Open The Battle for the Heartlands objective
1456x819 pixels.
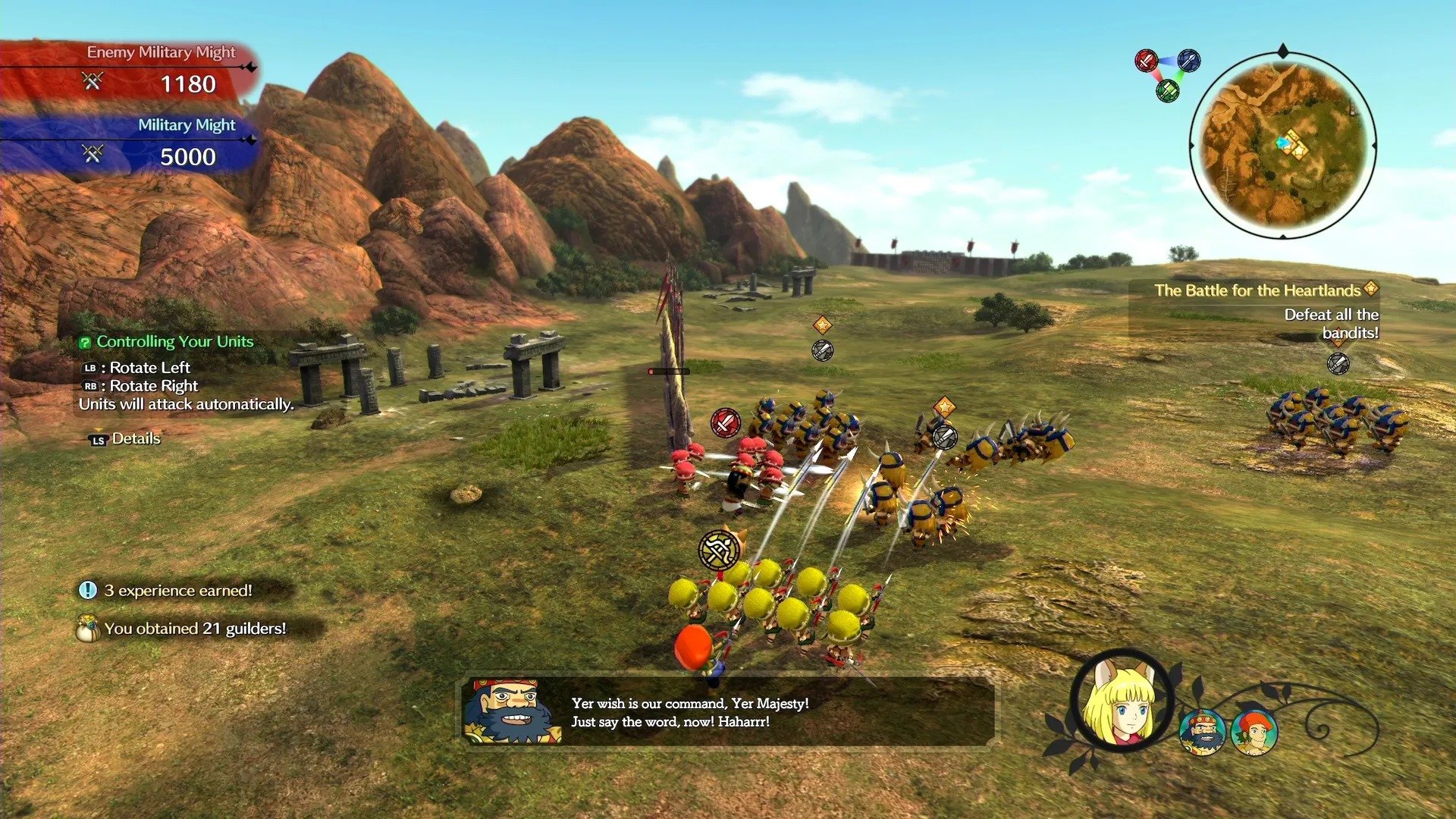click(1257, 290)
